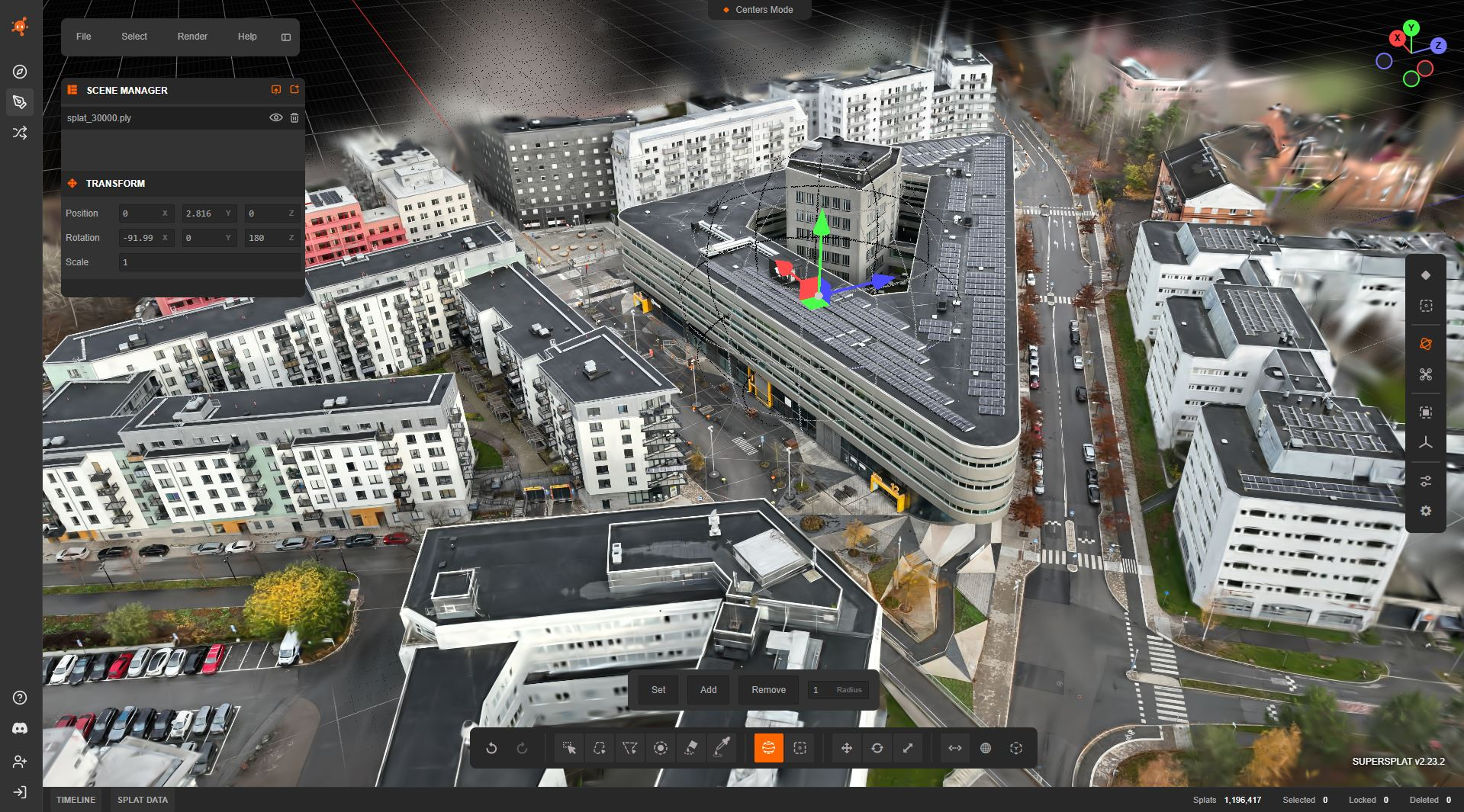The image size is (1464, 812).
Task: Click the Set selection button
Action: [658, 690]
